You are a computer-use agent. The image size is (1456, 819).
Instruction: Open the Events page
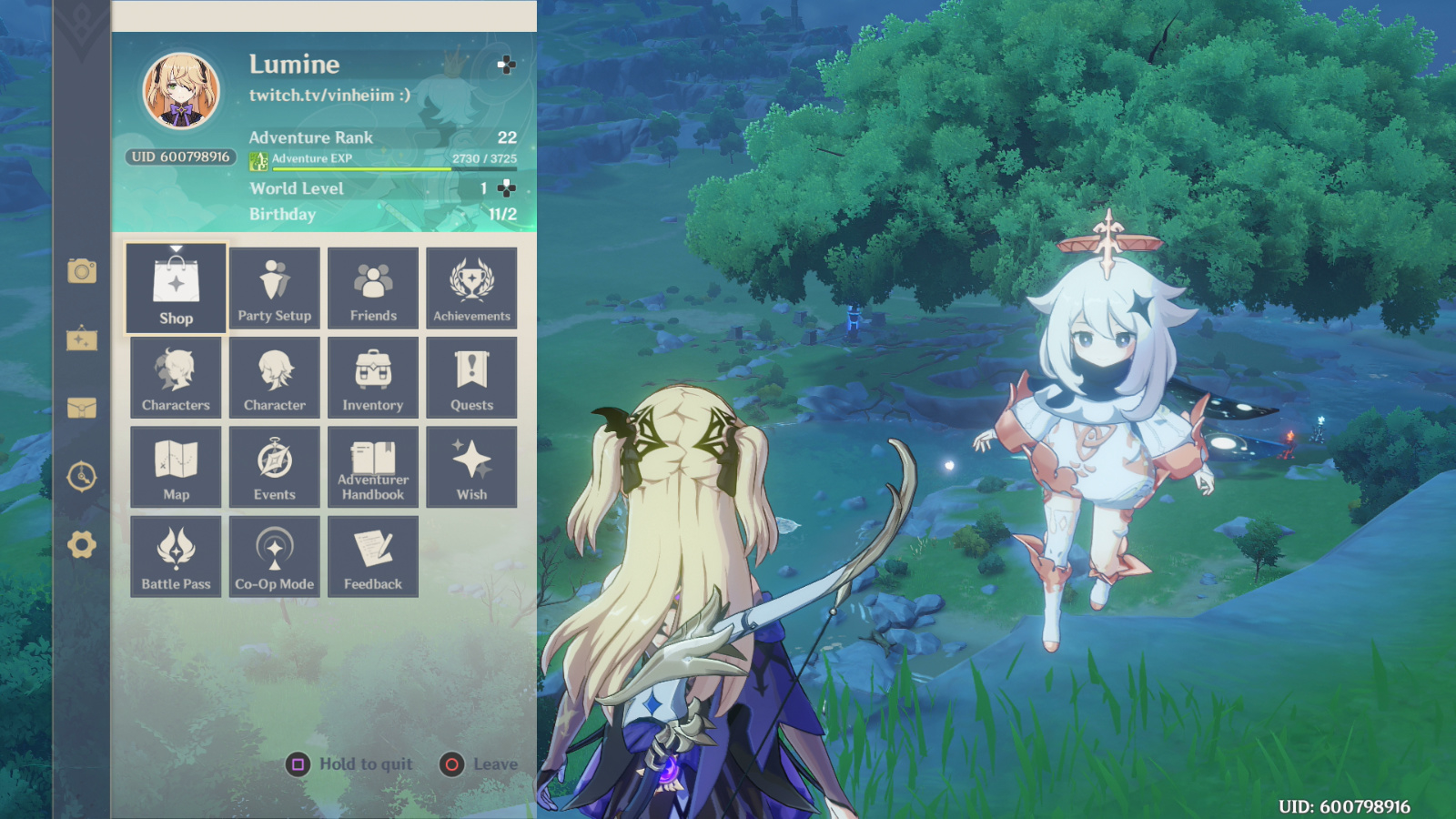[275, 465]
